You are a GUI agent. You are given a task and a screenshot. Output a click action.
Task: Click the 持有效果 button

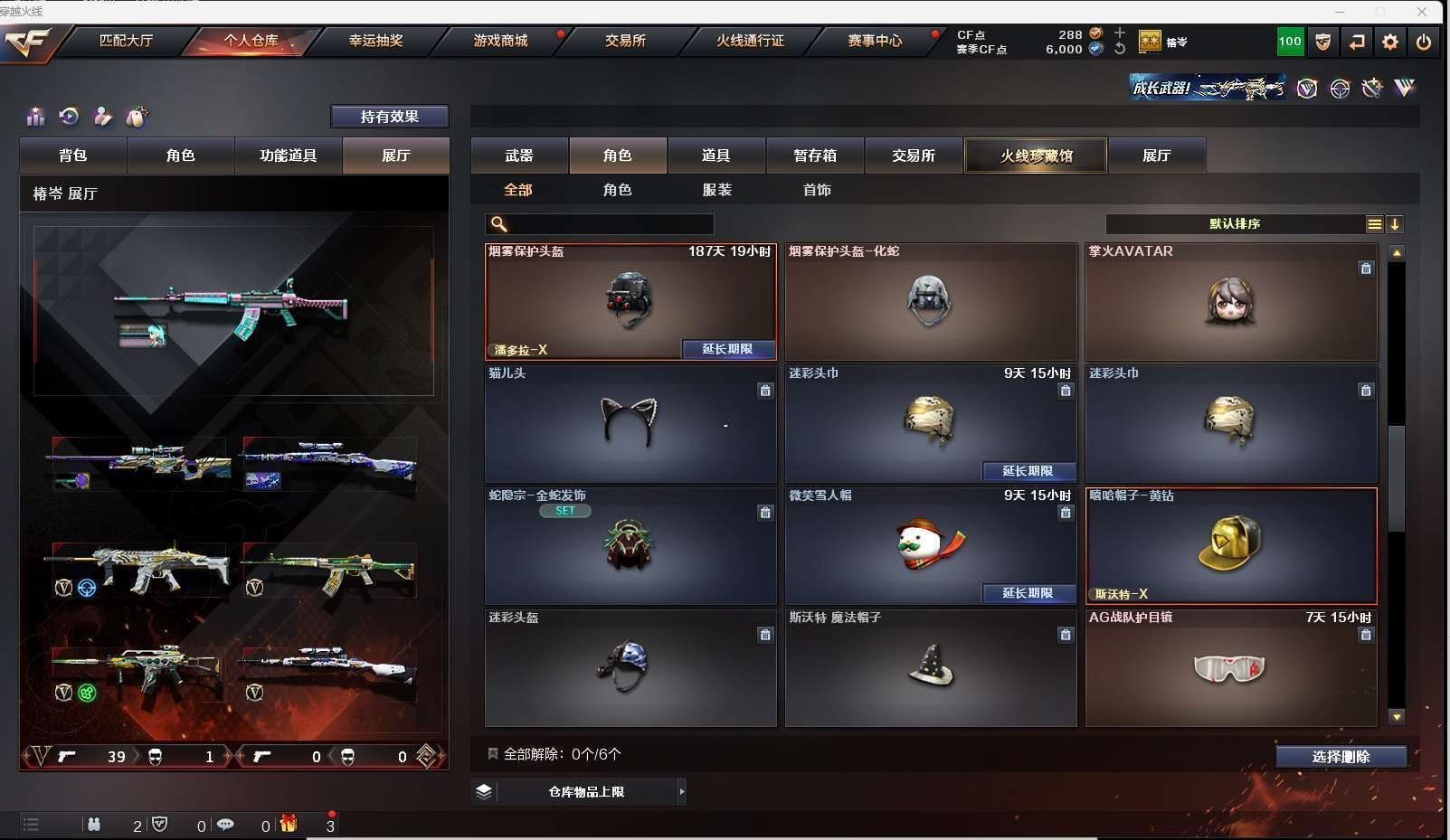(x=389, y=117)
